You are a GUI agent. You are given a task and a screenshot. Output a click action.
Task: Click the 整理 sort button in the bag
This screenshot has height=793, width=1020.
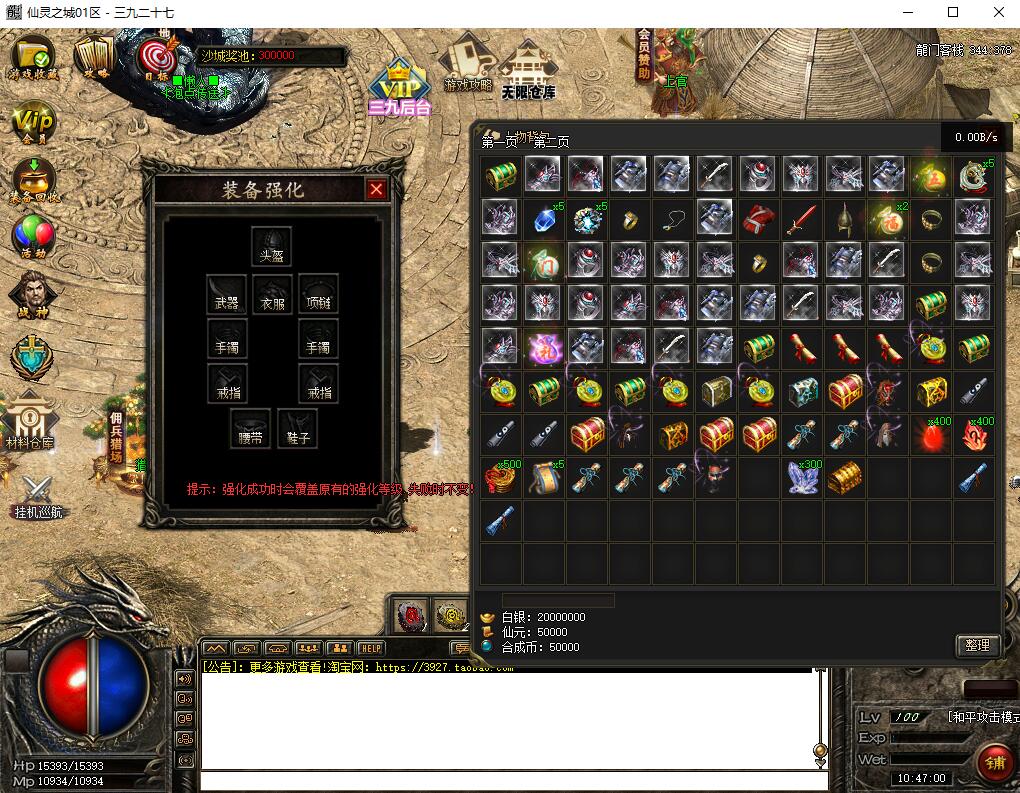tap(977, 645)
